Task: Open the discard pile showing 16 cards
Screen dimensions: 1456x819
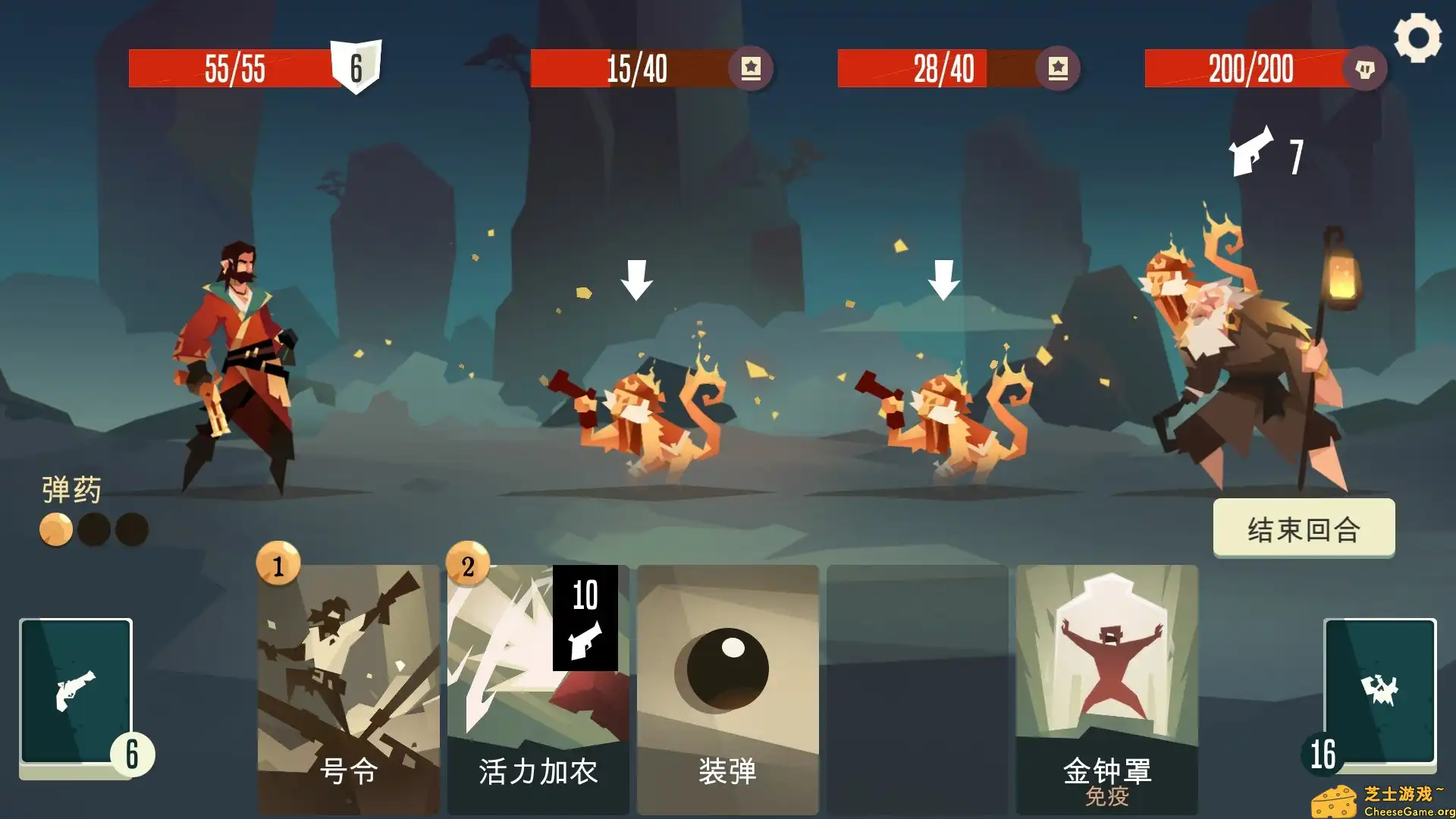Action: click(x=1382, y=692)
